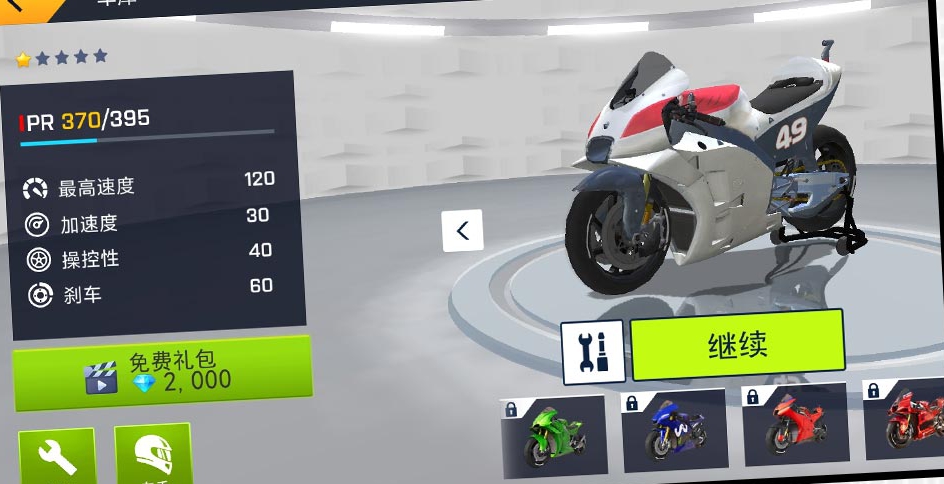Open the wrench and tools upgrade icon
The width and height of the screenshot is (944, 484).
coord(593,353)
